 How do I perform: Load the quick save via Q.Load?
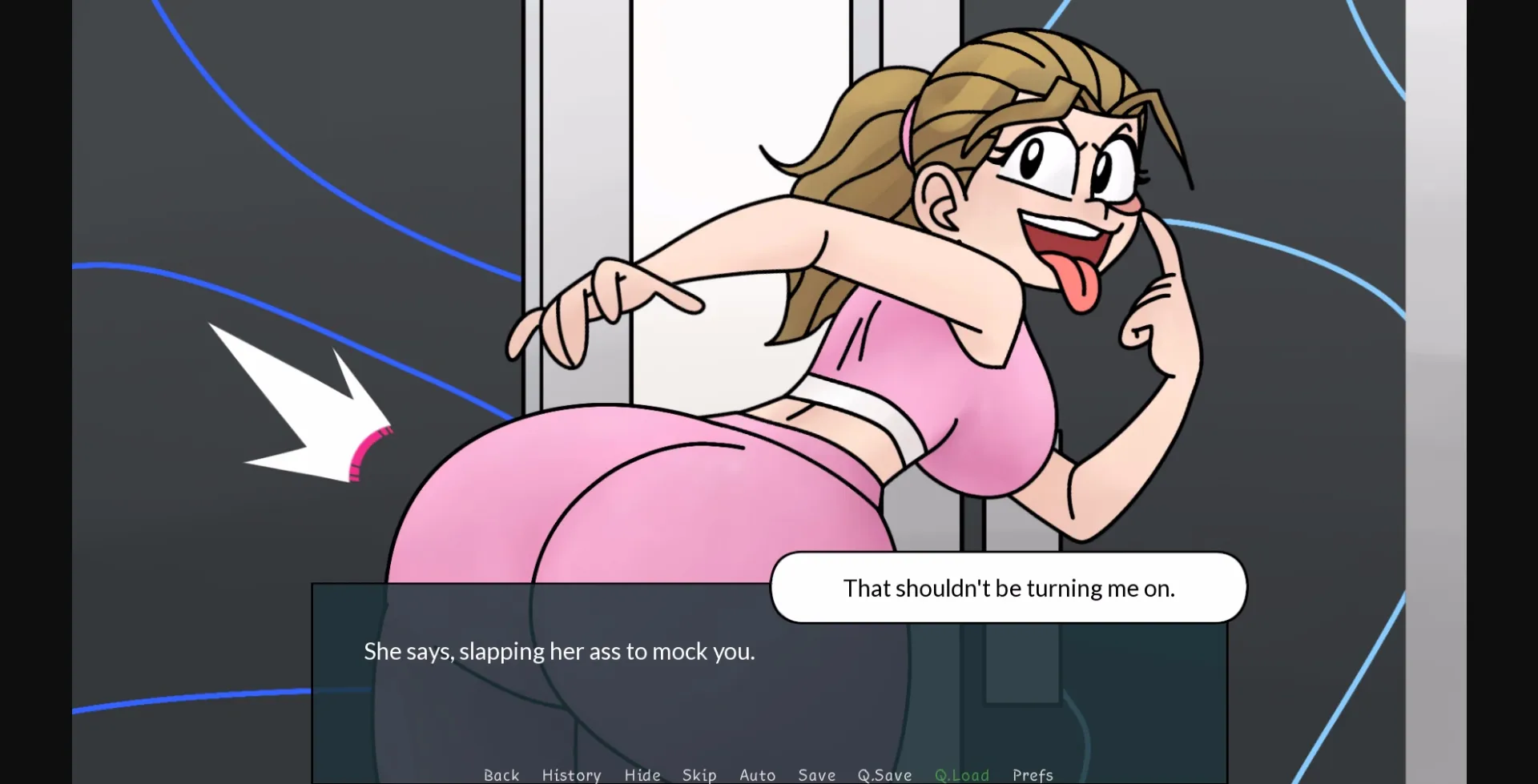tap(961, 774)
